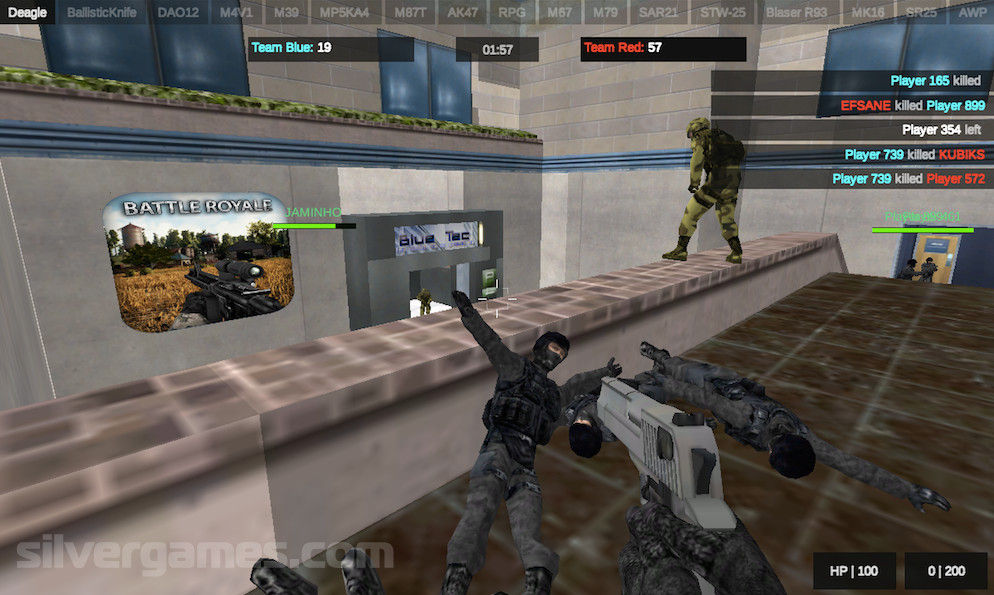Equip the RPG launcher
The height and width of the screenshot is (595, 994).
[x=512, y=13]
